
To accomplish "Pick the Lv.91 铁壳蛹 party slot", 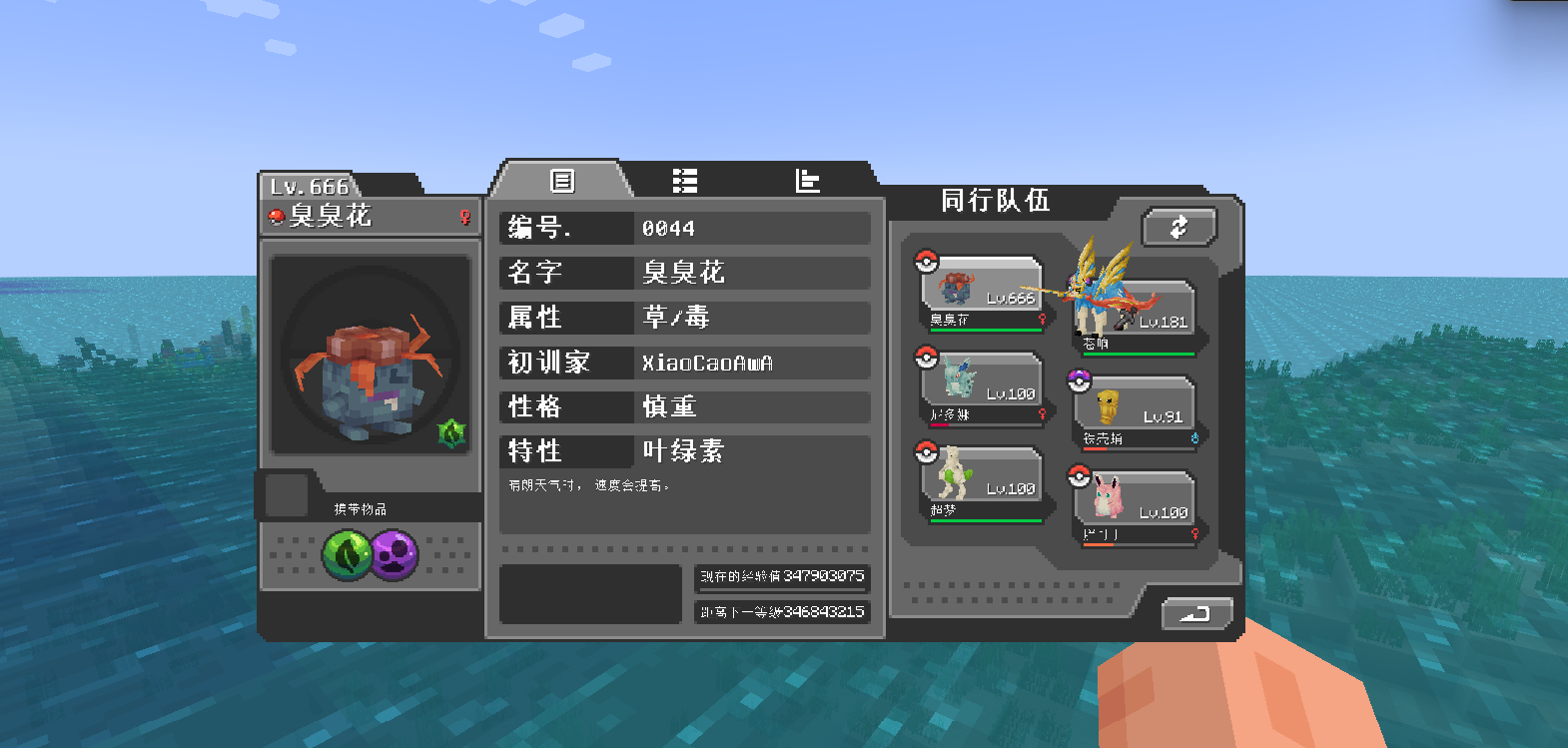I will point(1137,411).
